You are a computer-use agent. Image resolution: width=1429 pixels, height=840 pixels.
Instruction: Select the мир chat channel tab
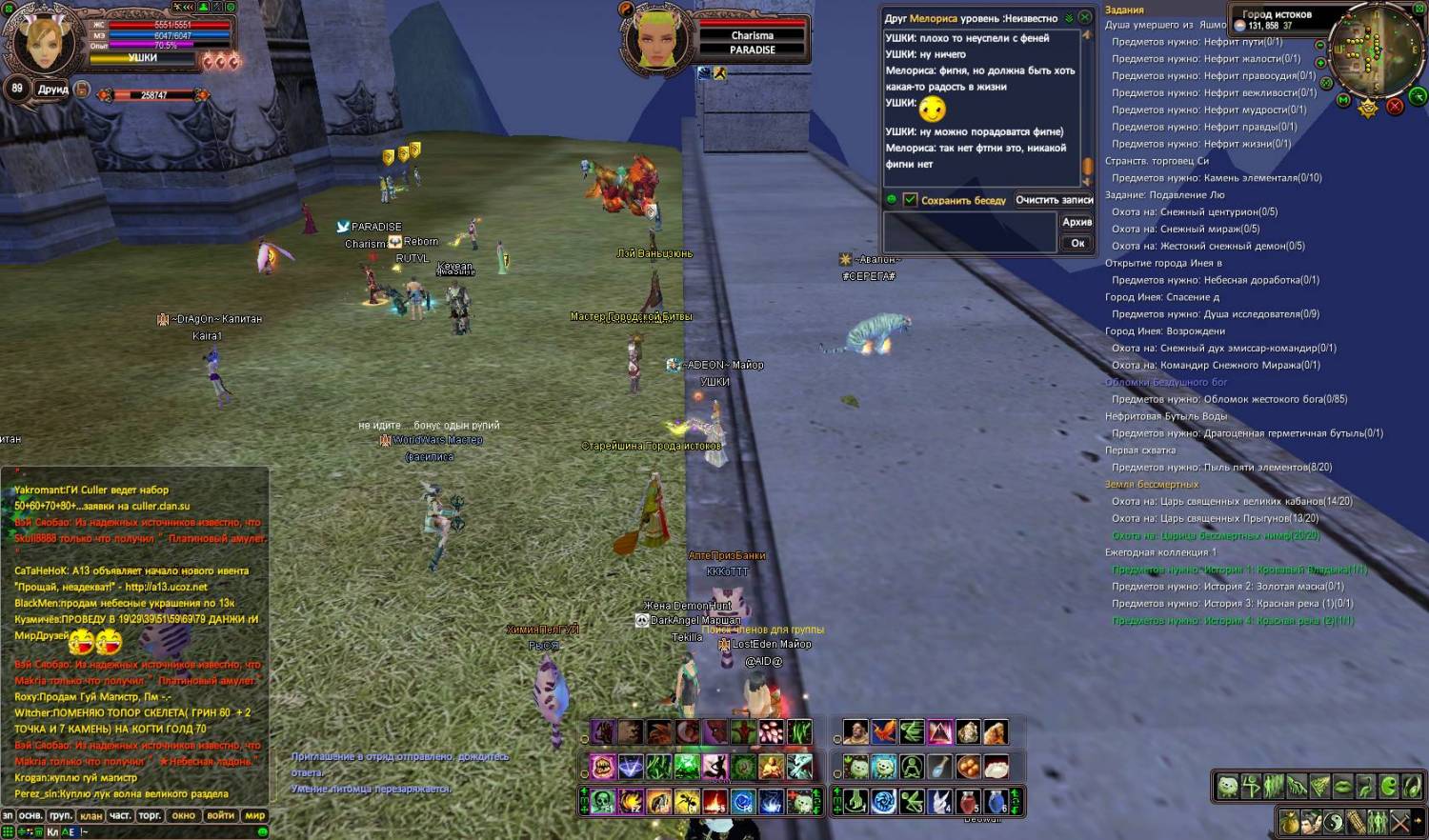254,816
